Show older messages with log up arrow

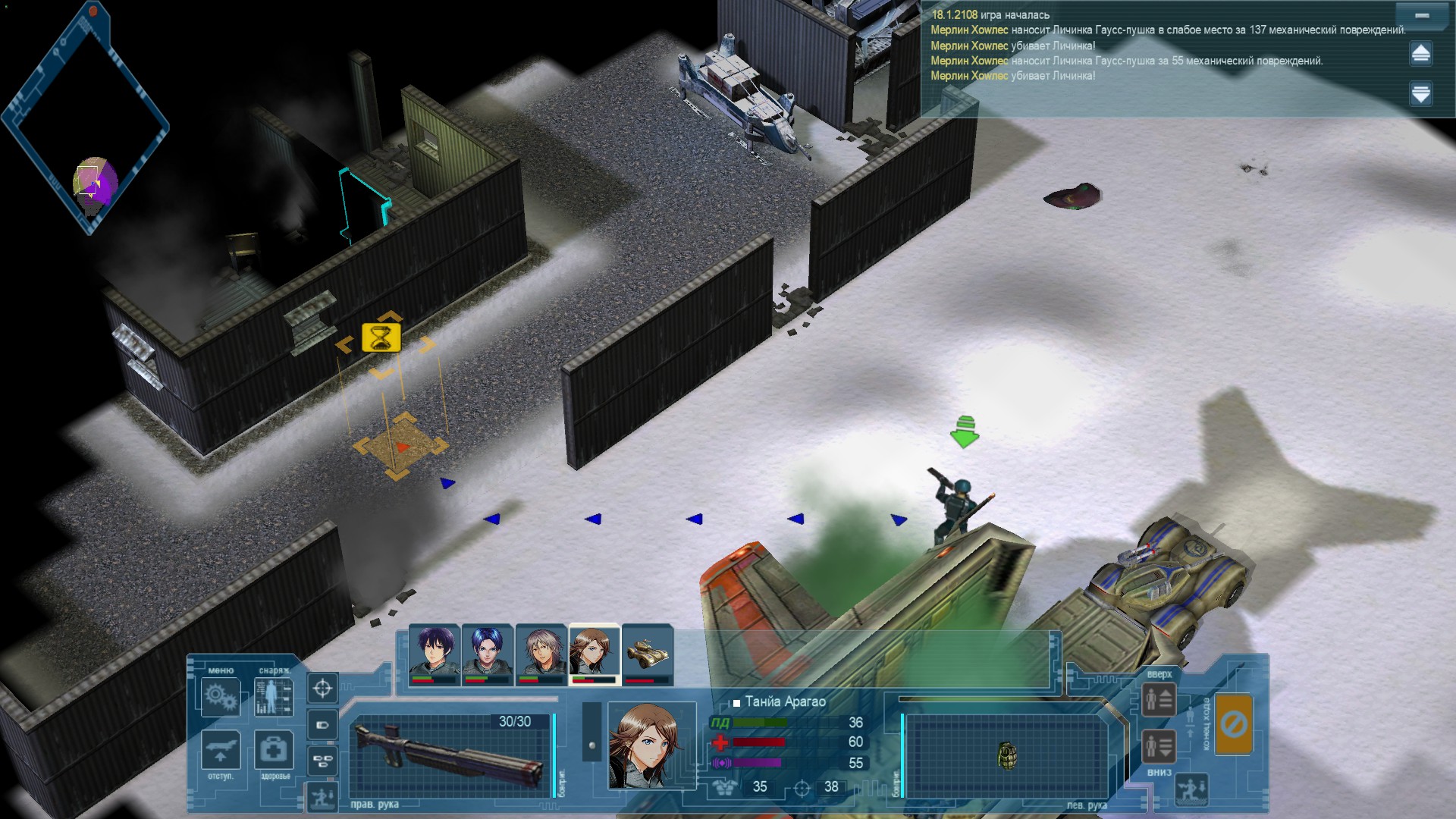[x=1421, y=53]
